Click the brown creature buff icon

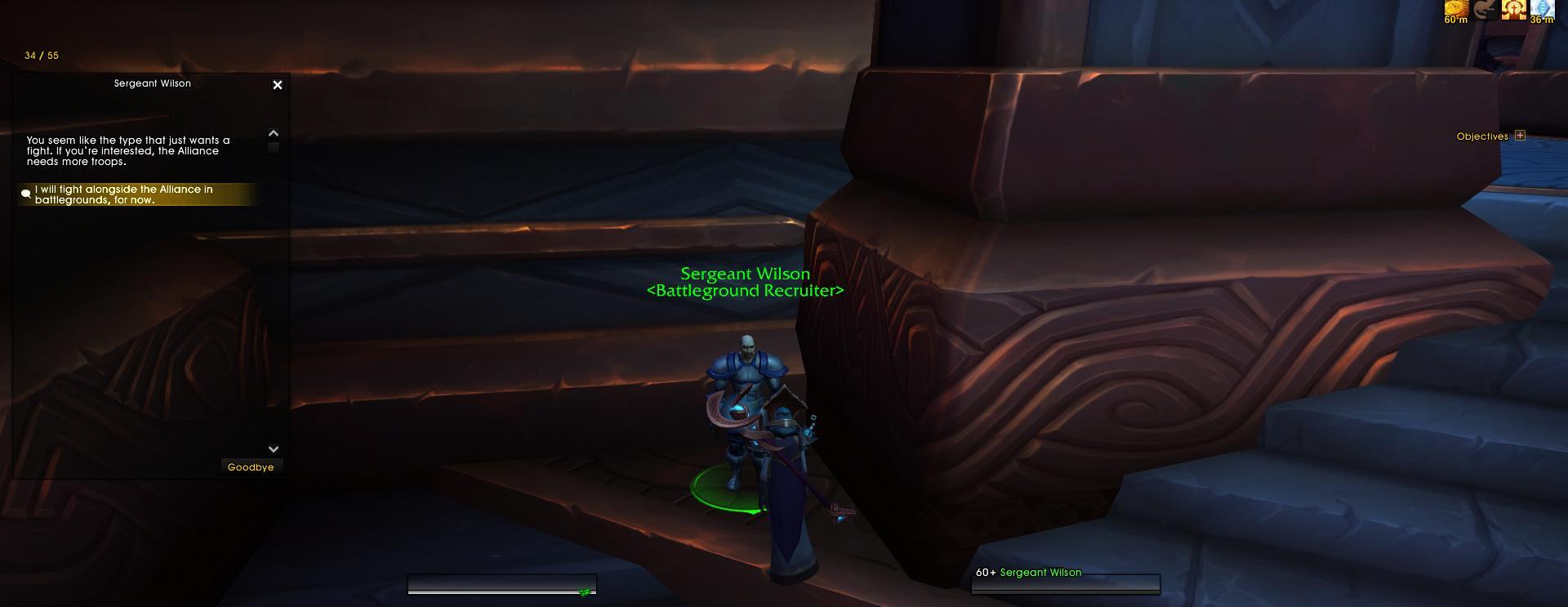click(x=1485, y=9)
